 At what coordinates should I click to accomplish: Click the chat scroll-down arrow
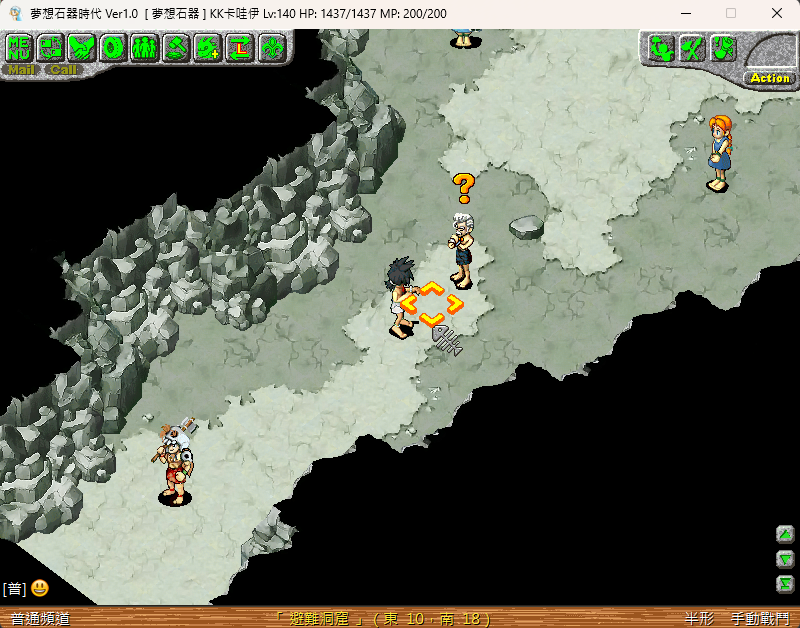pos(786,559)
